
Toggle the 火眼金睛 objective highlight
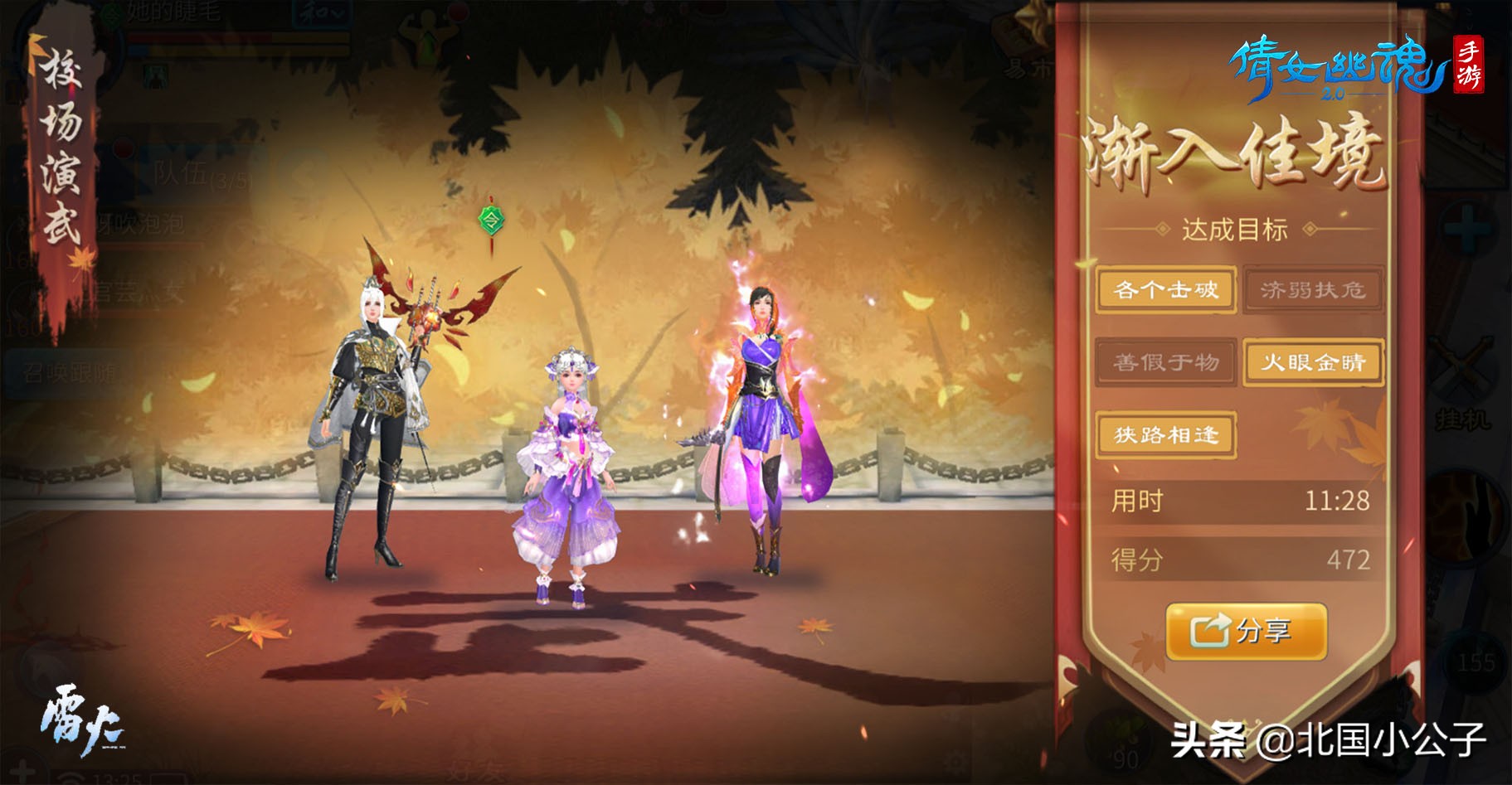1313,362
